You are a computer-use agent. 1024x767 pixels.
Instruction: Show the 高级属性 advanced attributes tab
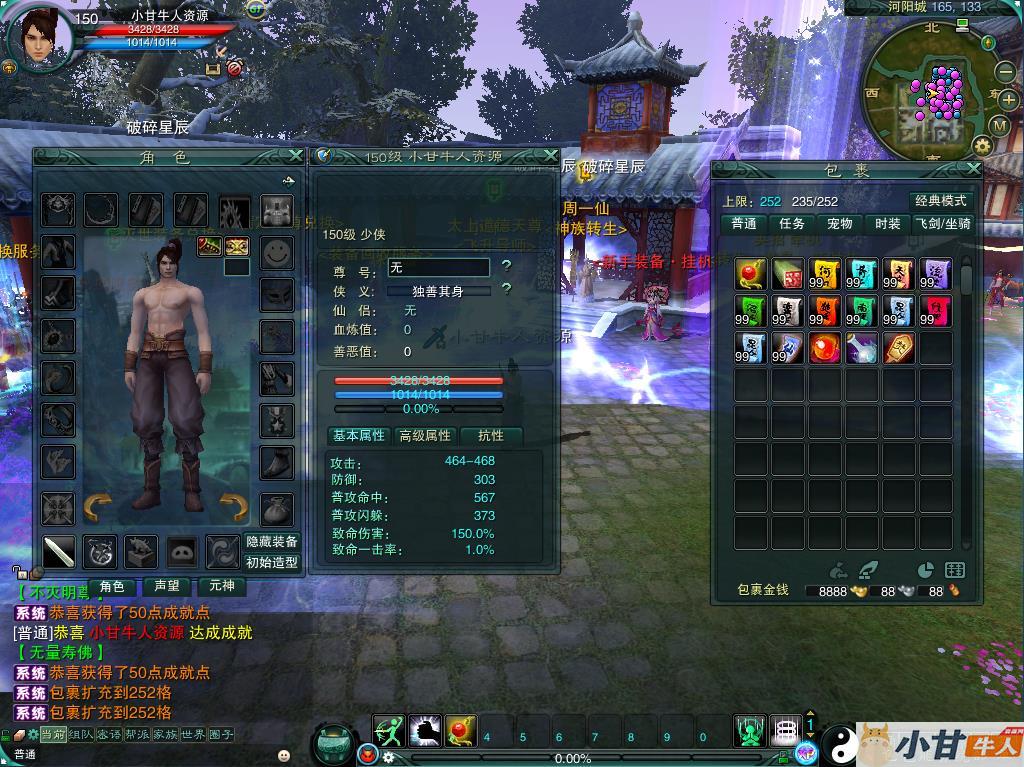coord(426,436)
